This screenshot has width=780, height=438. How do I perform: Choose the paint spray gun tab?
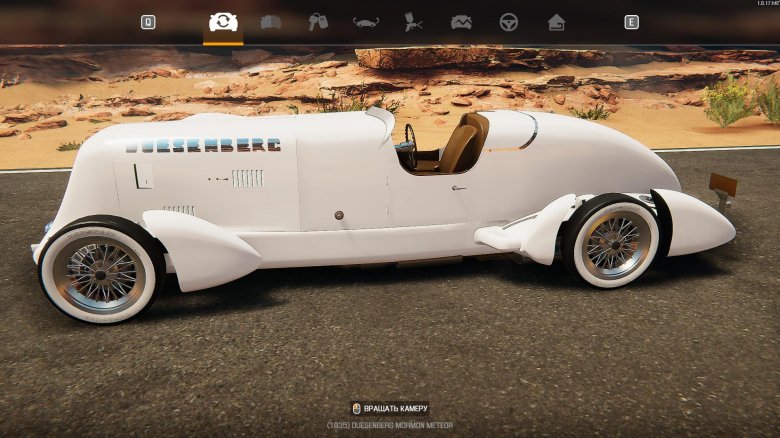(x=413, y=22)
